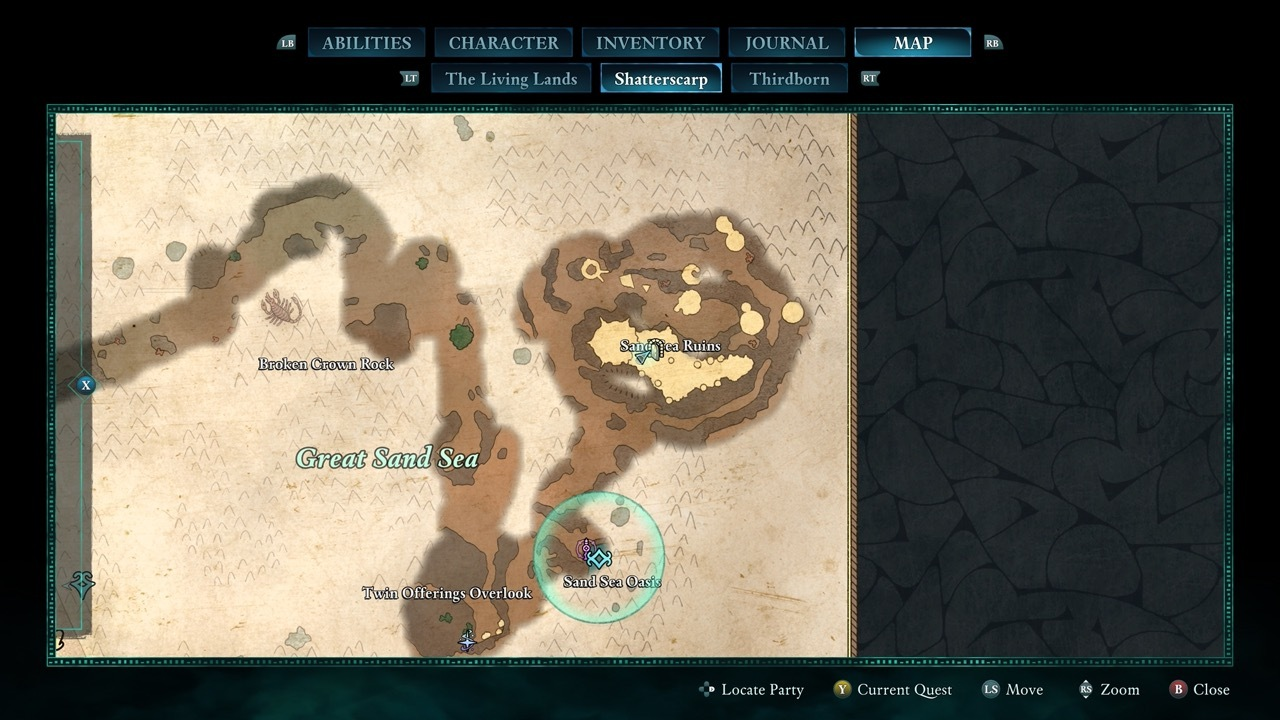The width and height of the screenshot is (1280, 720).
Task: Open the Abilities tab
Action: point(366,43)
